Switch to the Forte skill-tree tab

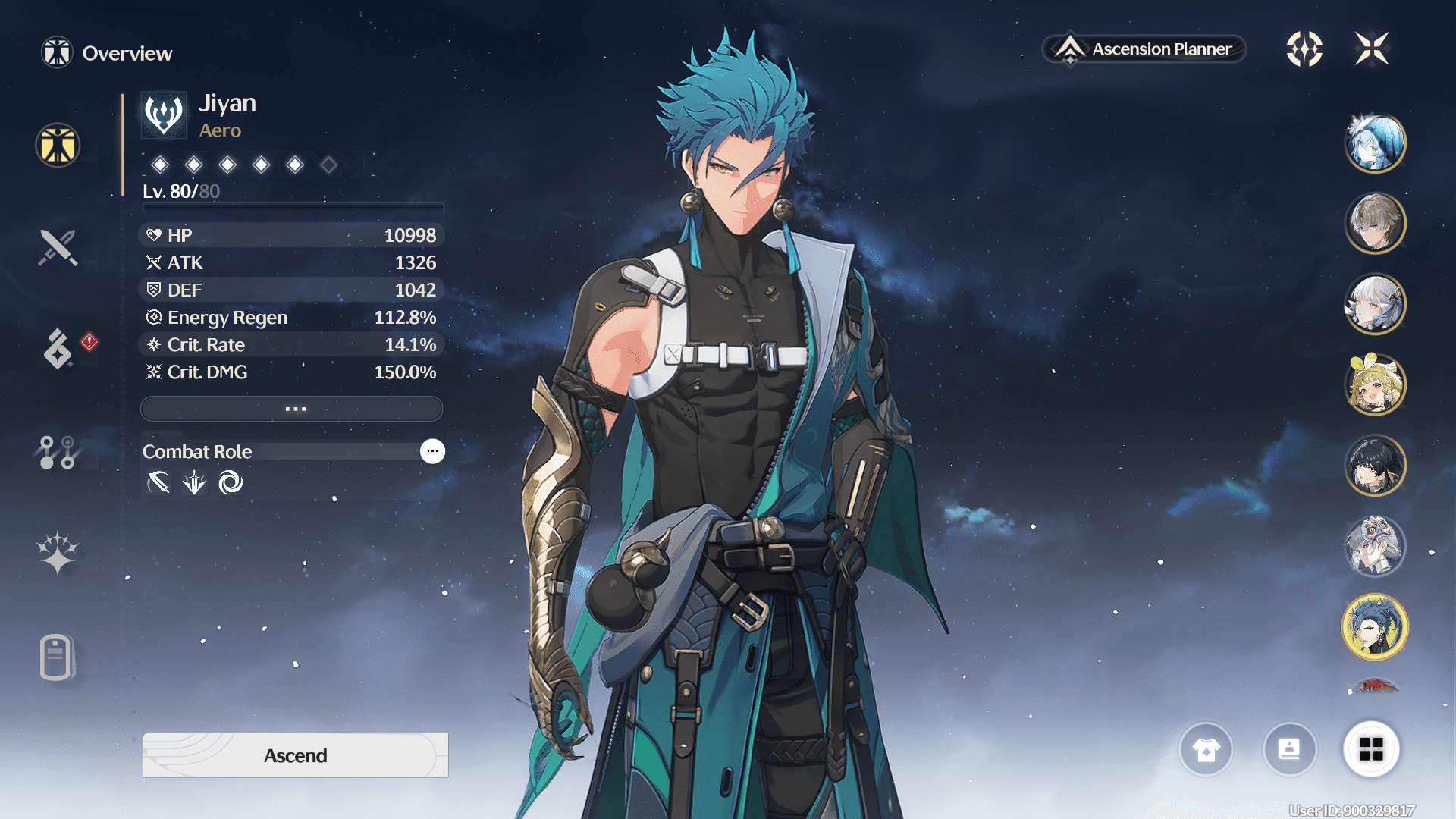[58, 452]
